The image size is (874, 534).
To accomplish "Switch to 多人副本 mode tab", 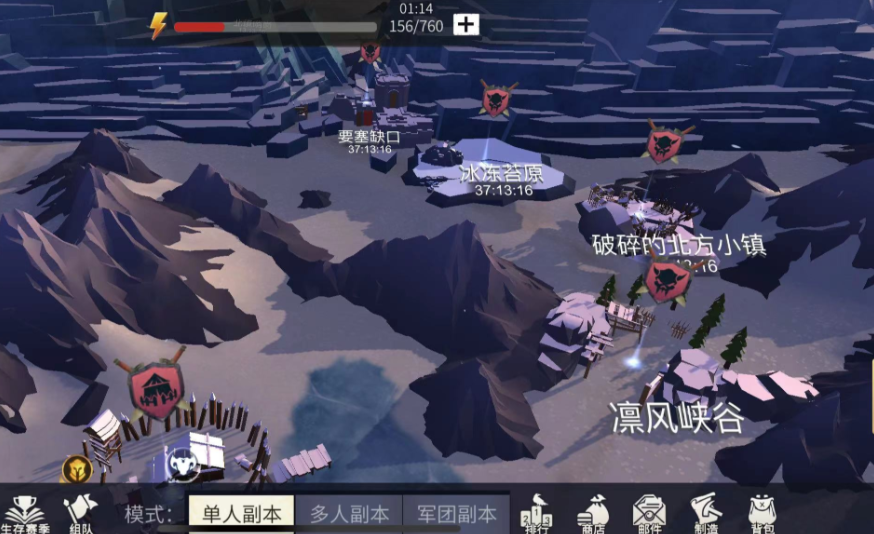I will [x=349, y=514].
